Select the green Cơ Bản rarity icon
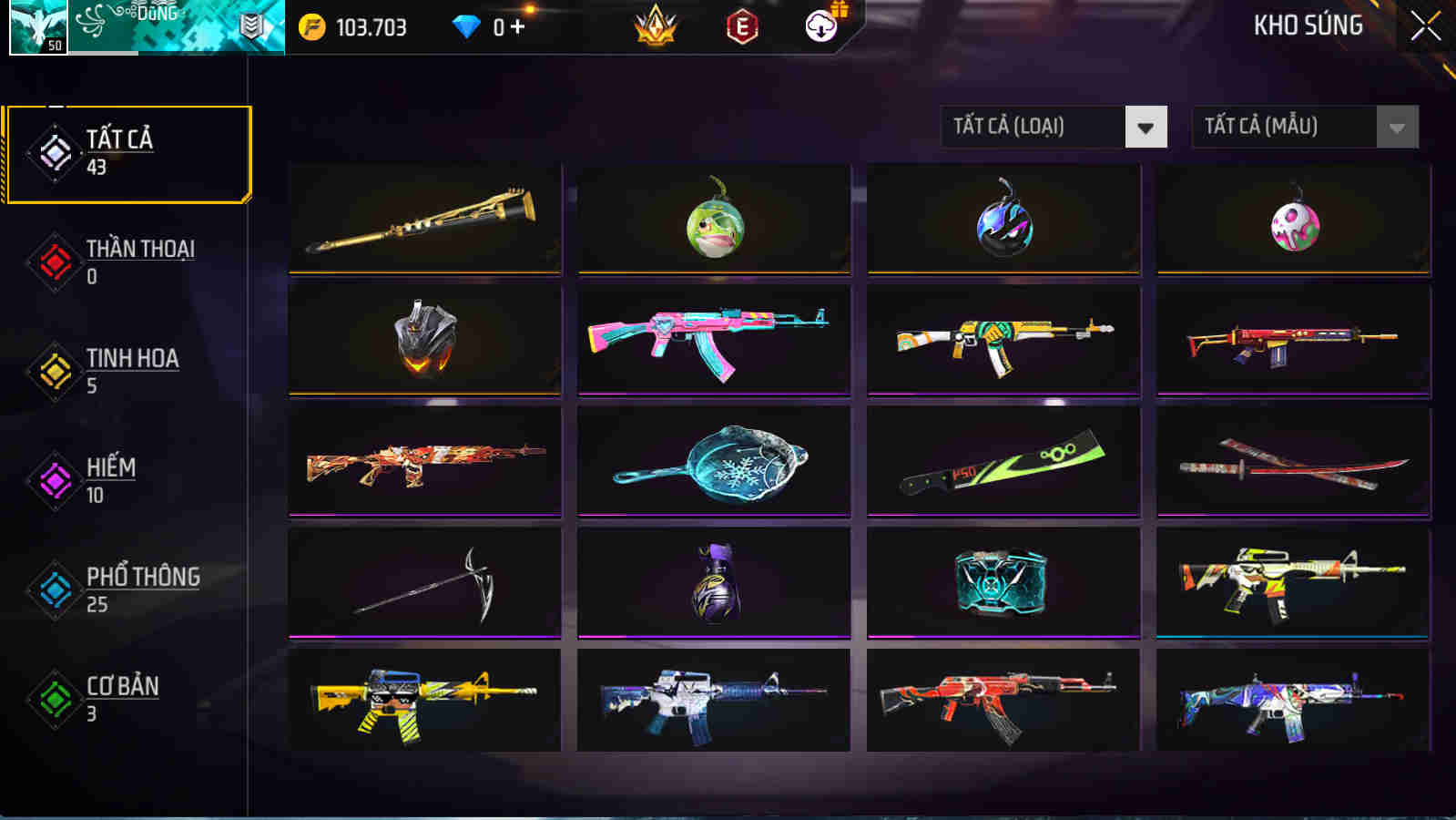1456x820 pixels. [x=56, y=697]
